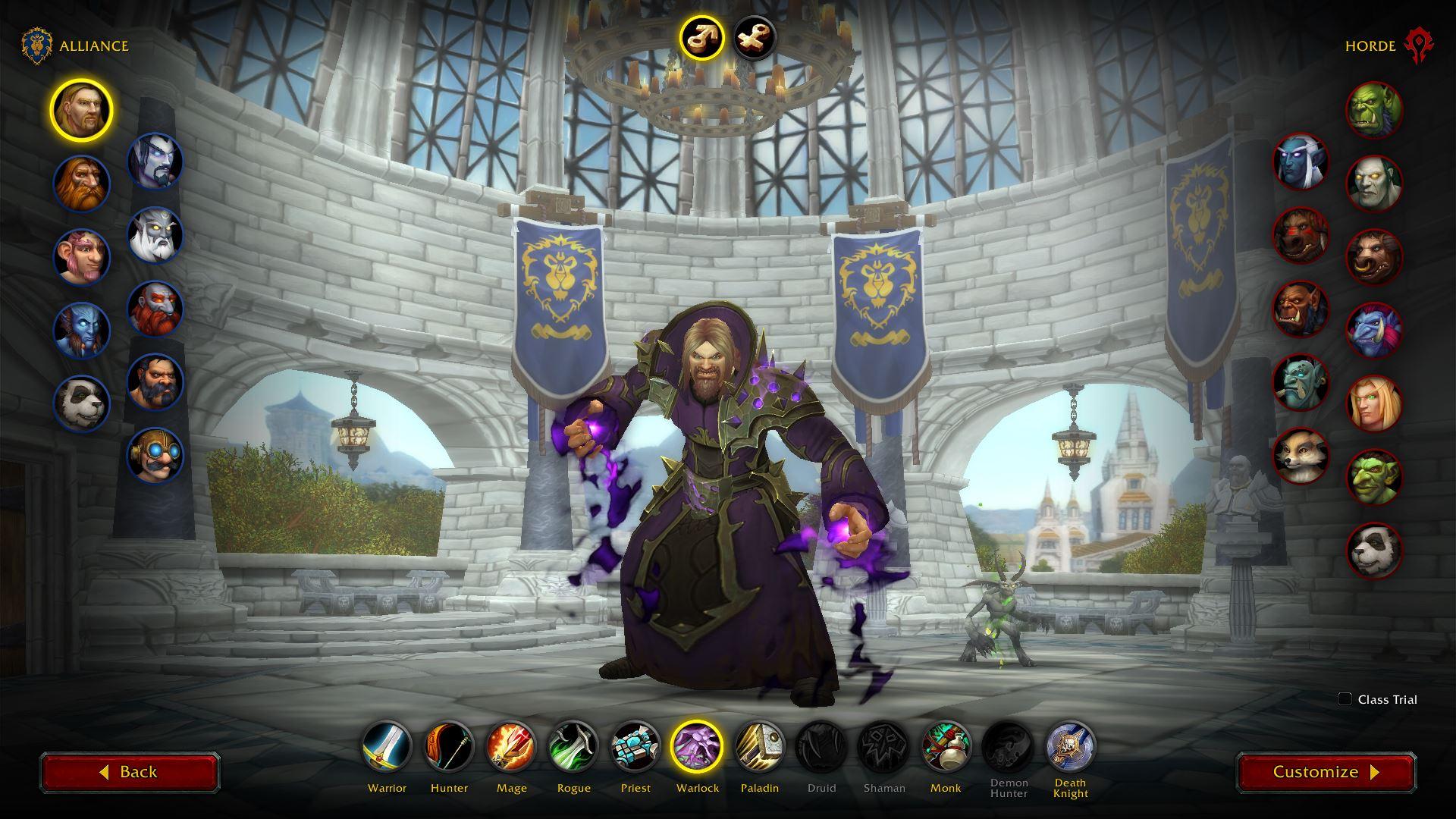
Task: Select the male gender icon
Action: pyautogui.click(x=701, y=37)
